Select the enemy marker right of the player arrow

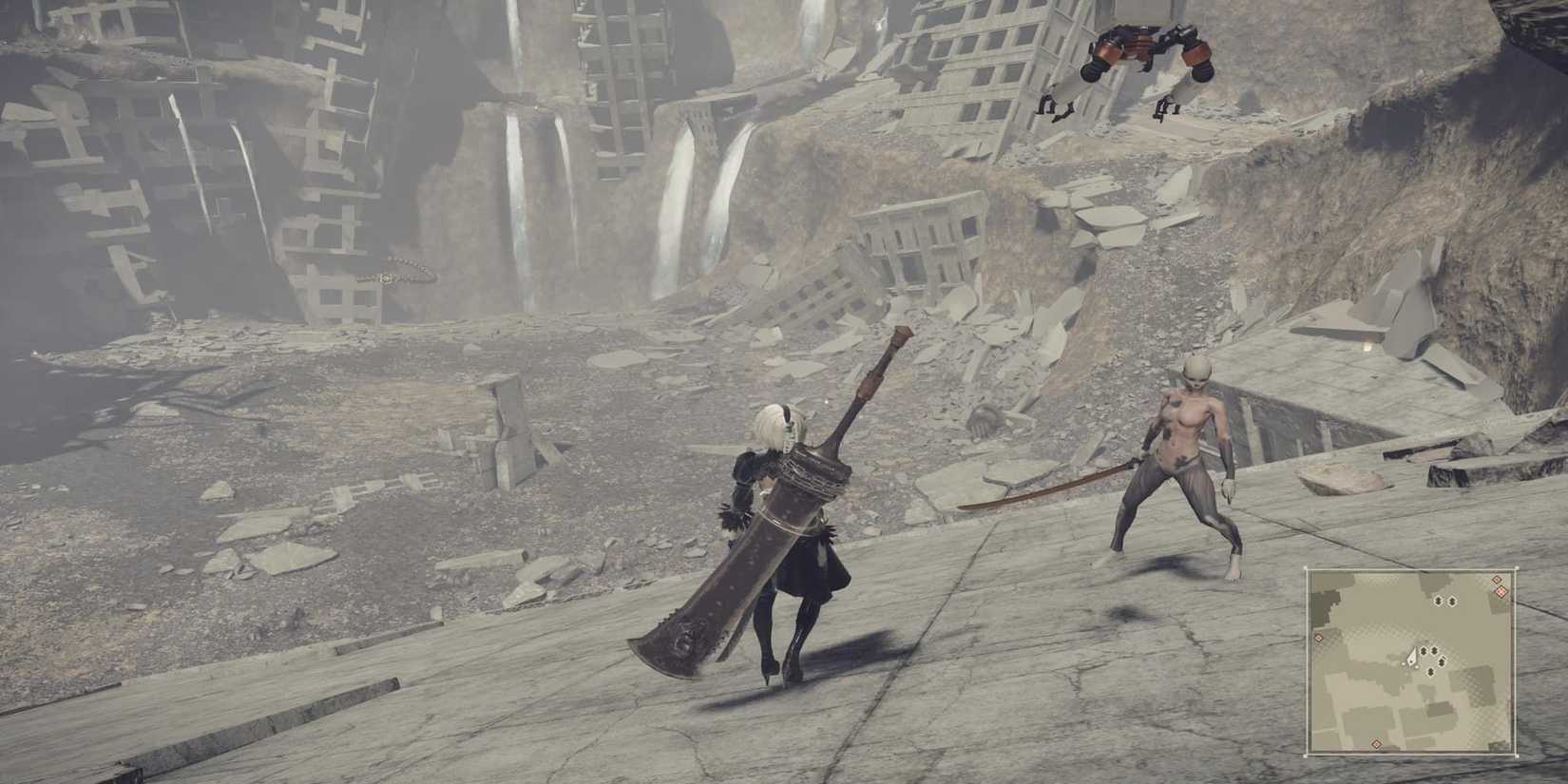[x=1424, y=651]
